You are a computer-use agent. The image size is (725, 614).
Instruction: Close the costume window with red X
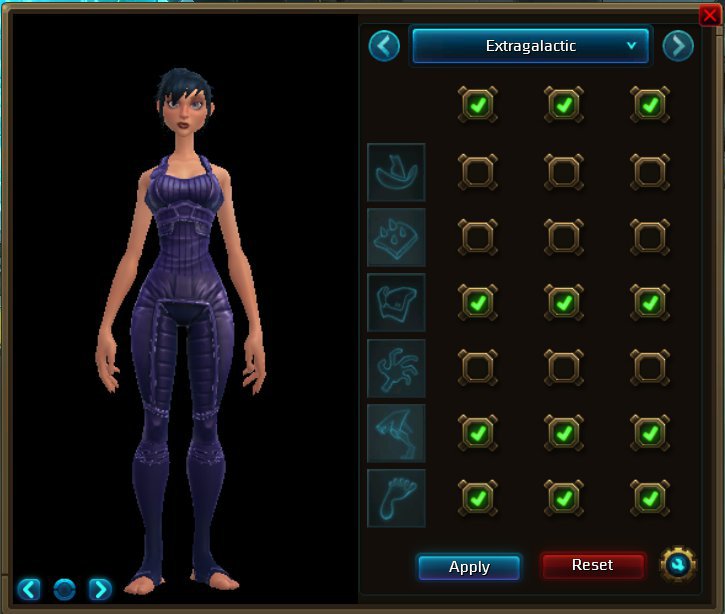[x=710, y=14]
